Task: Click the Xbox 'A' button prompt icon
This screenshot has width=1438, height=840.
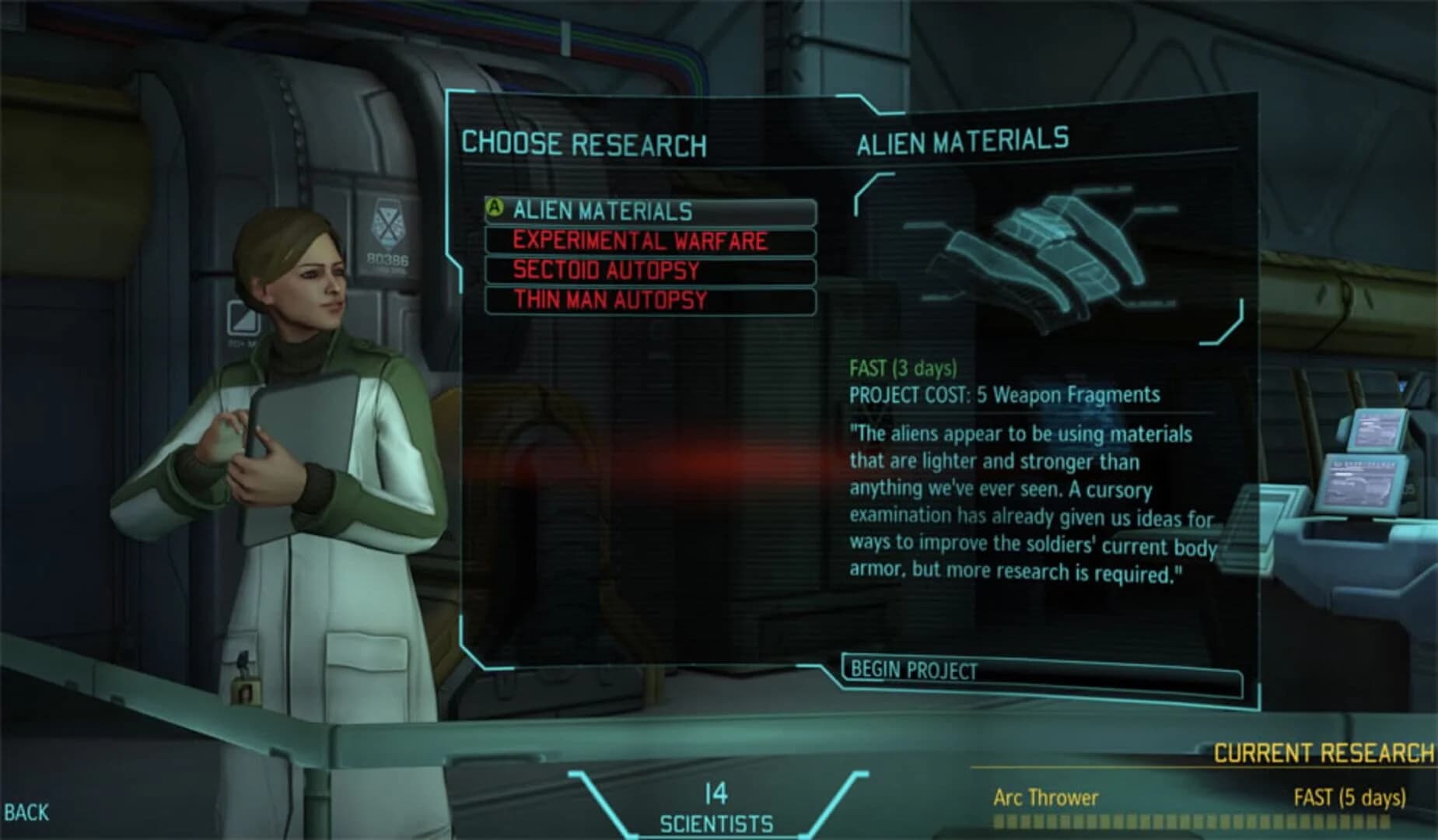Action: 495,208
